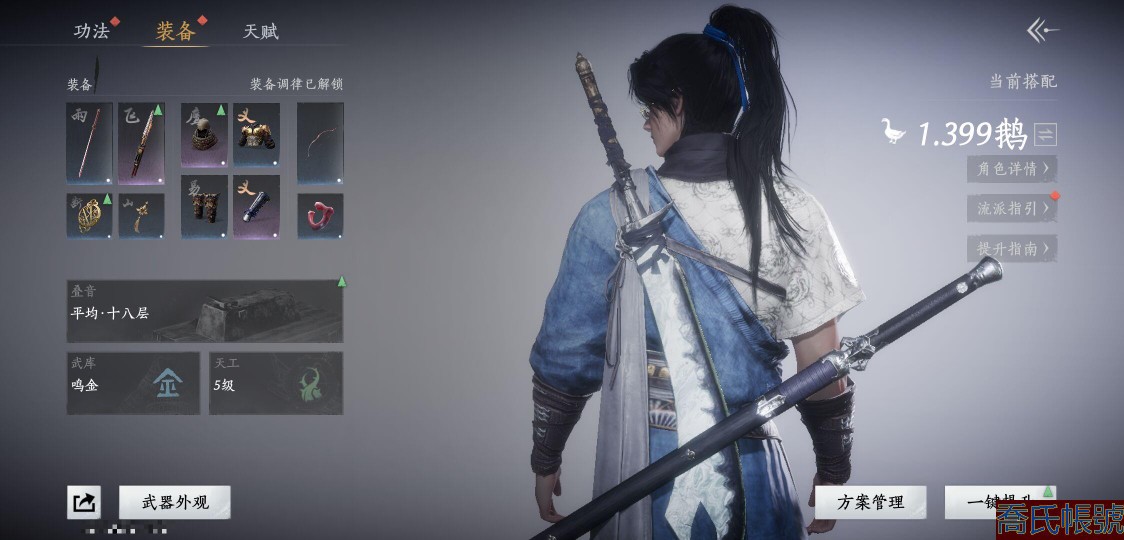Image resolution: width=1124 pixels, height=540 pixels.
Task: Select the bow equipment slot
Action: [320, 142]
